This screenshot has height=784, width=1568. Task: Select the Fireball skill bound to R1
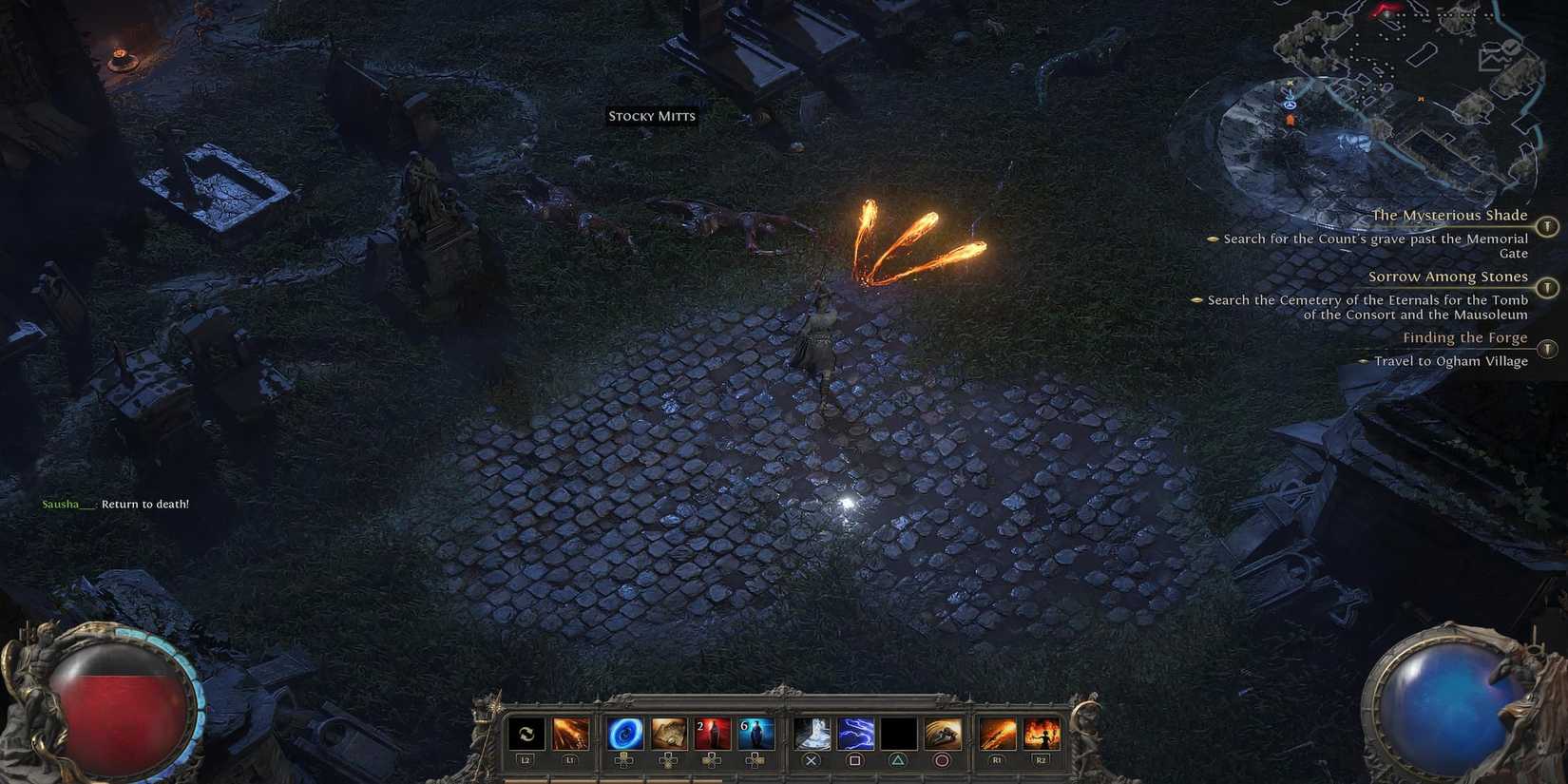[x=995, y=733]
